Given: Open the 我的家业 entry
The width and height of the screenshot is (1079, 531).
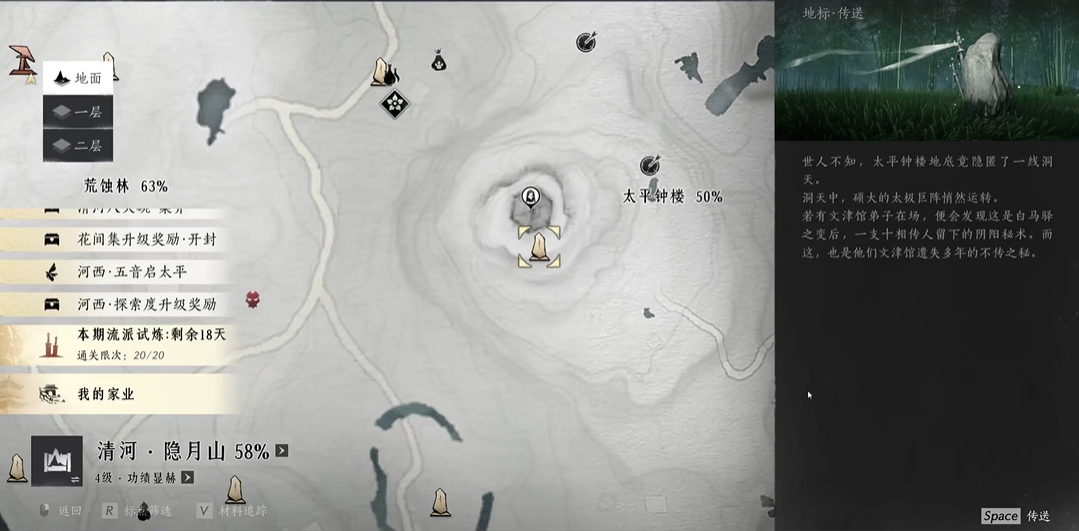Looking at the screenshot, I should pos(105,394).
